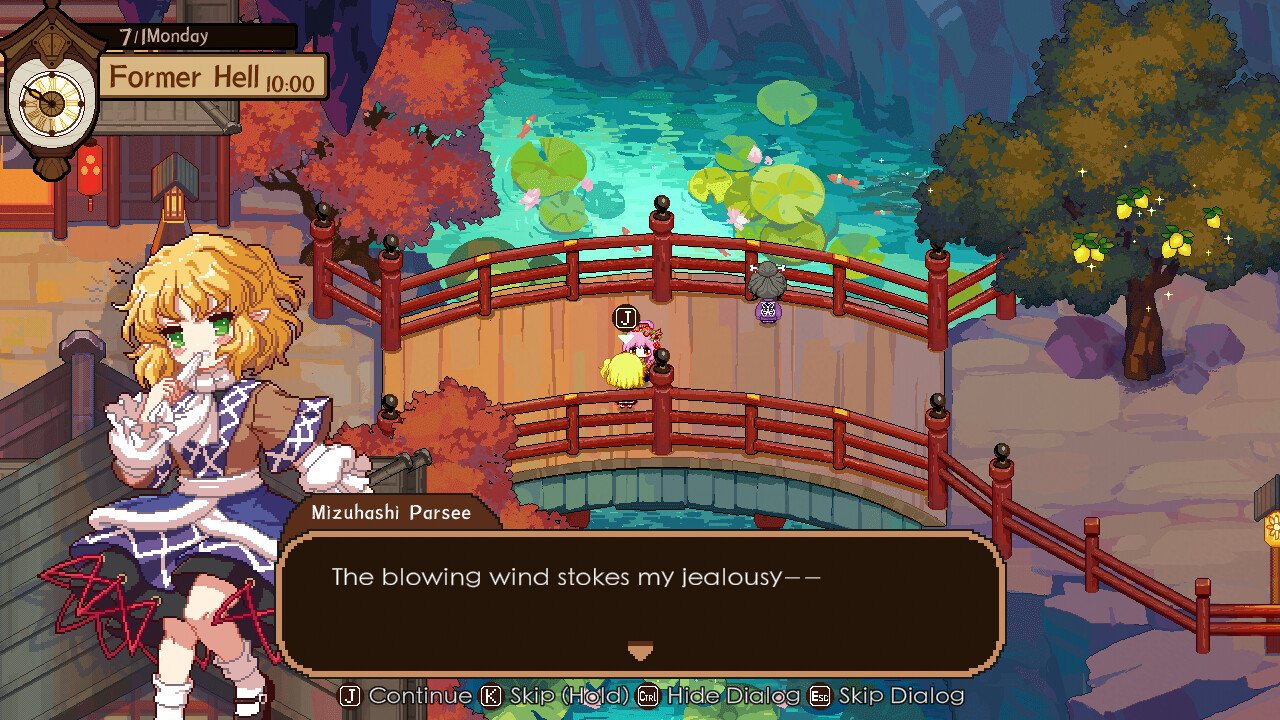This screenshot has width=1280, height=720.
Task: Click the J prompt bubble above Reimu
Action: [x=625, y=319]
